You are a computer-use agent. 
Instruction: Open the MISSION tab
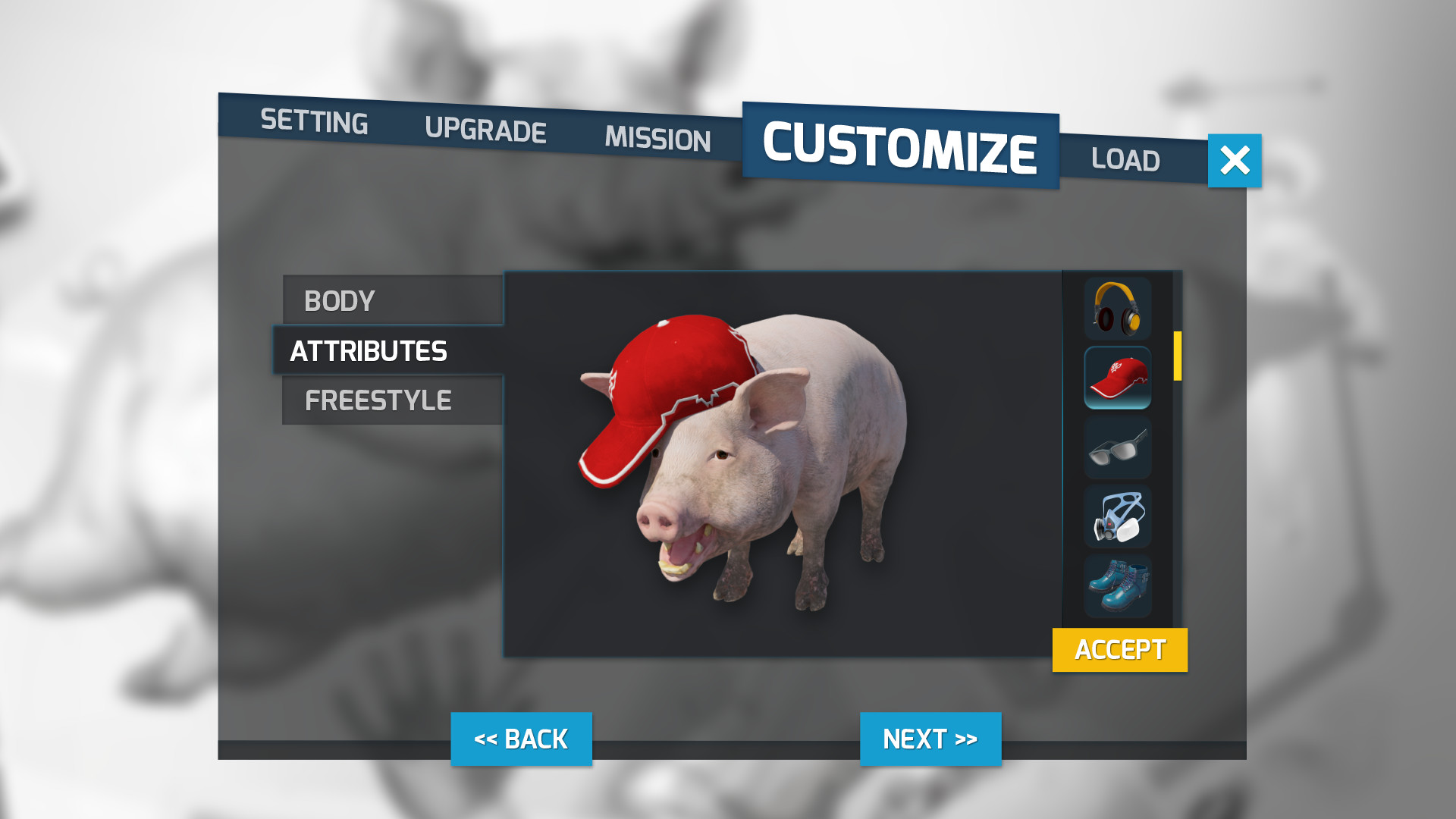(x=657, y=140)
